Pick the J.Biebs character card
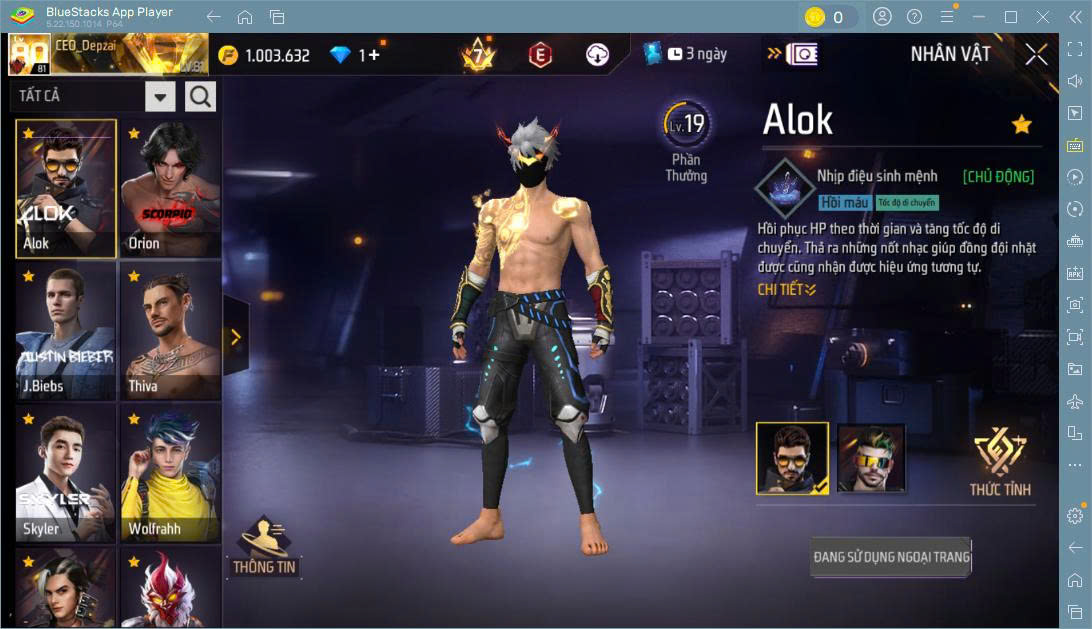The width and height of the screenshot is (1092, 629). click(66, 331)
